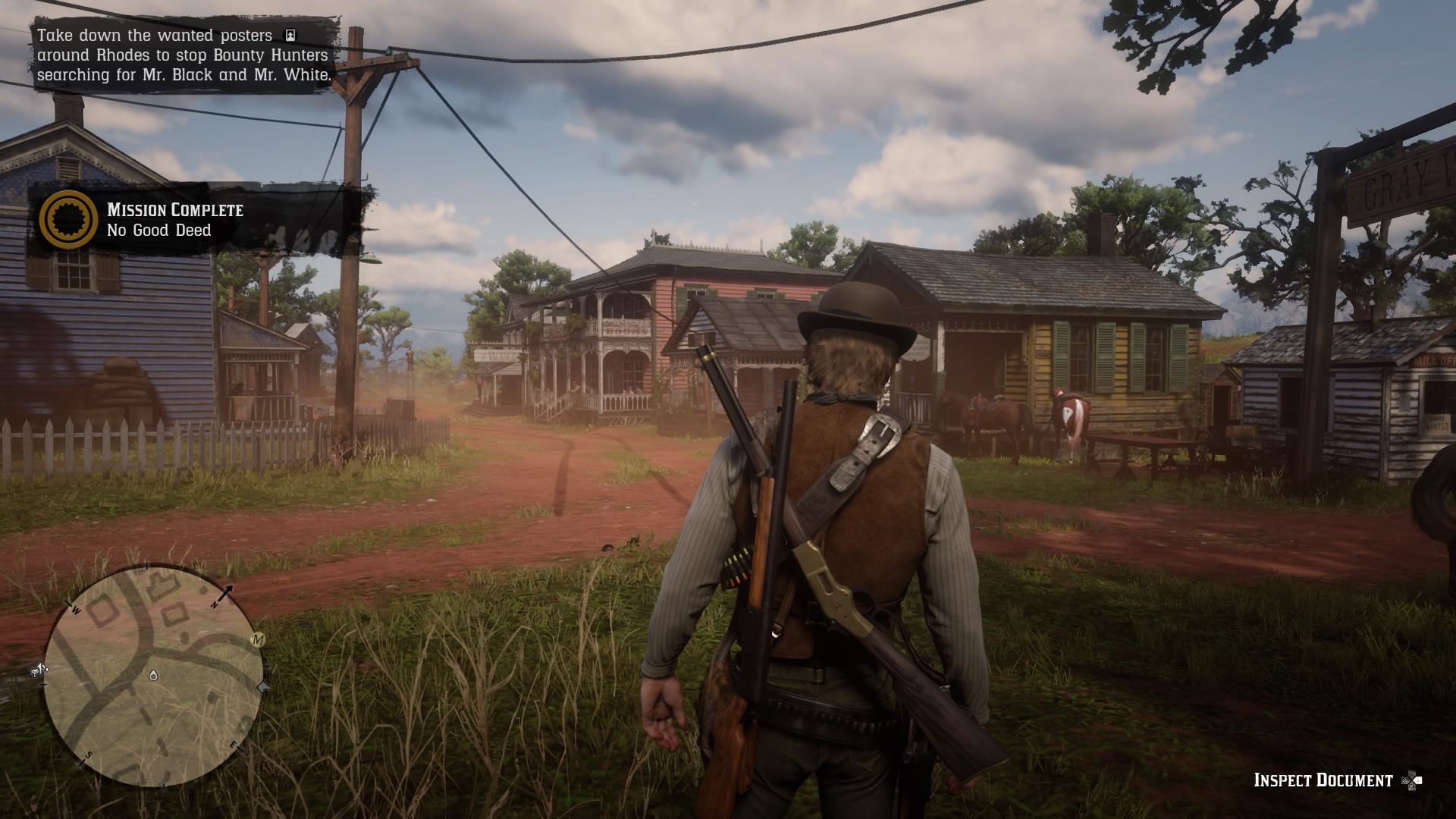Viewport: 1456px width, 819px height.
Task: Click the E compass letter on the minimap
Action: [234, 744]
